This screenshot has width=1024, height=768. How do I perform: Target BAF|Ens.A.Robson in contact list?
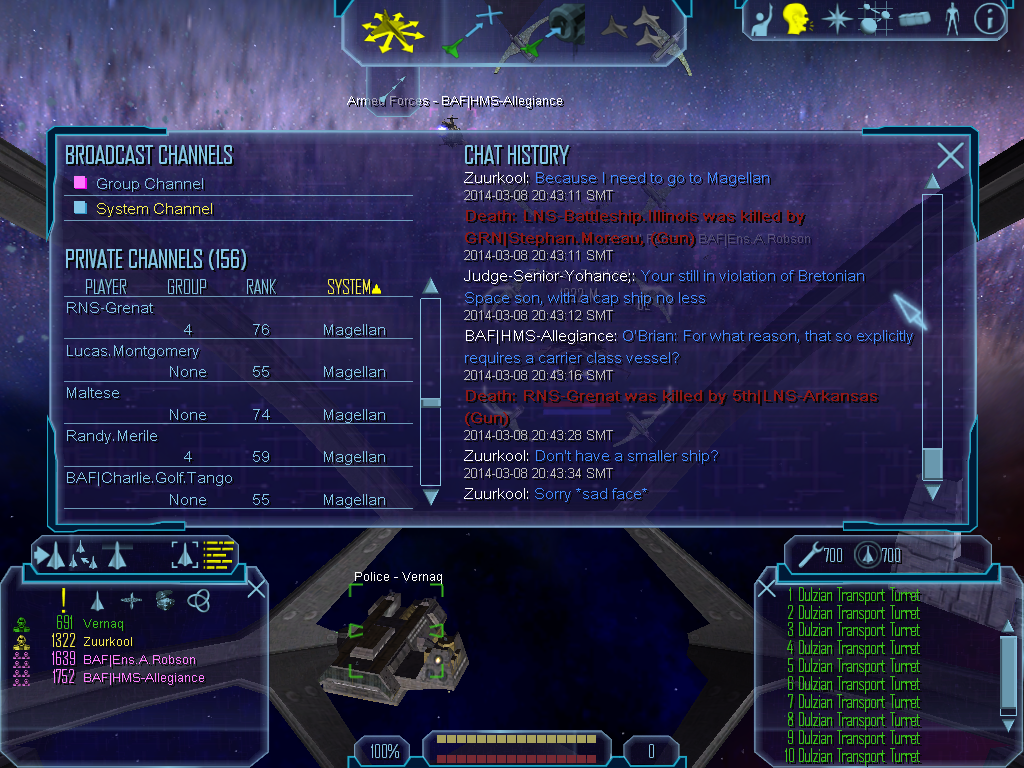pos(139,660)
